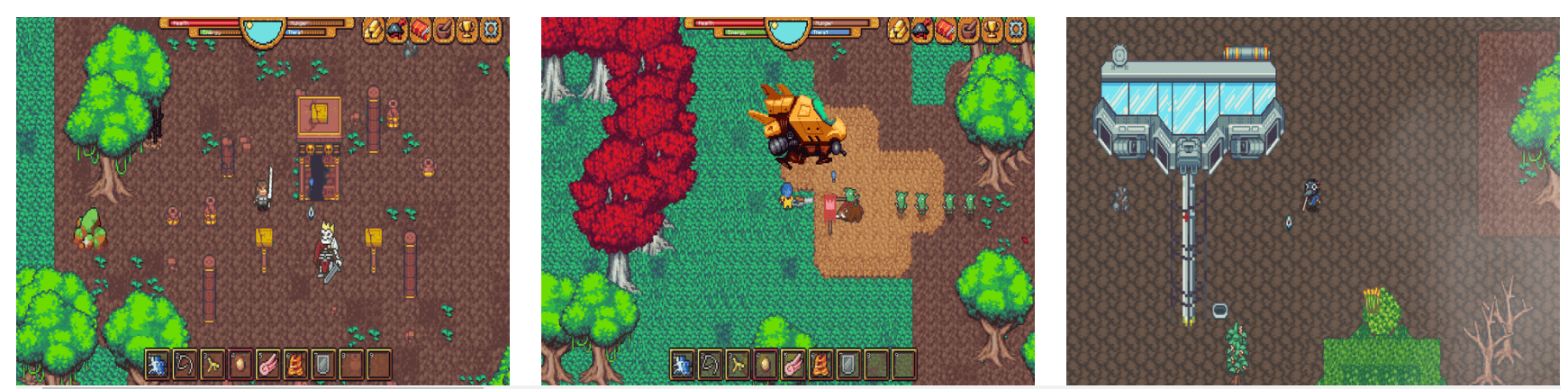Select the red bedroll icon in skeleton king screenshot
Screen dimensions: 1568x389
point(420,31)
